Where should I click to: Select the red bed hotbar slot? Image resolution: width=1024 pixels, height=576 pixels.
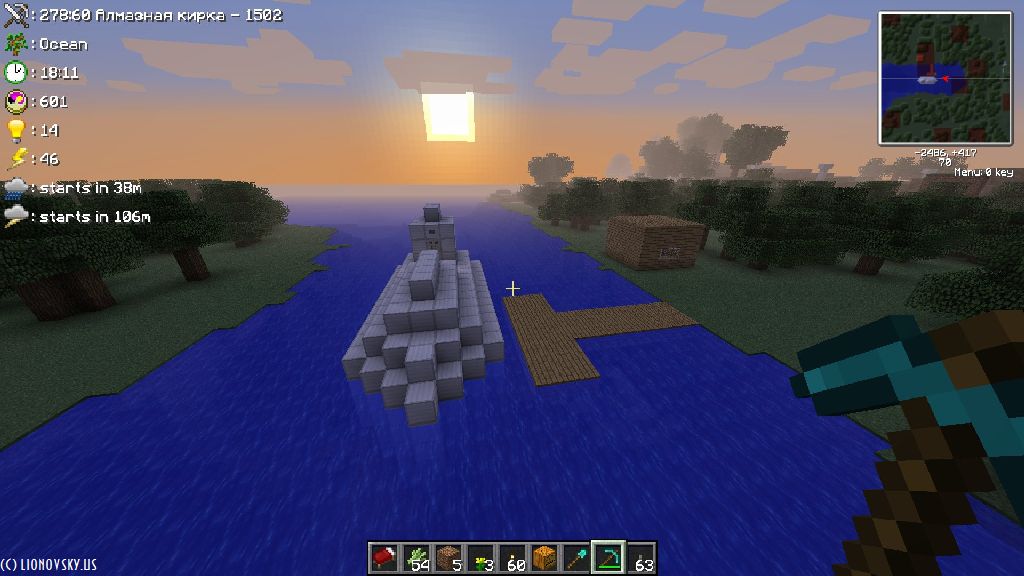pyautogui.click(x=384, y=558)
